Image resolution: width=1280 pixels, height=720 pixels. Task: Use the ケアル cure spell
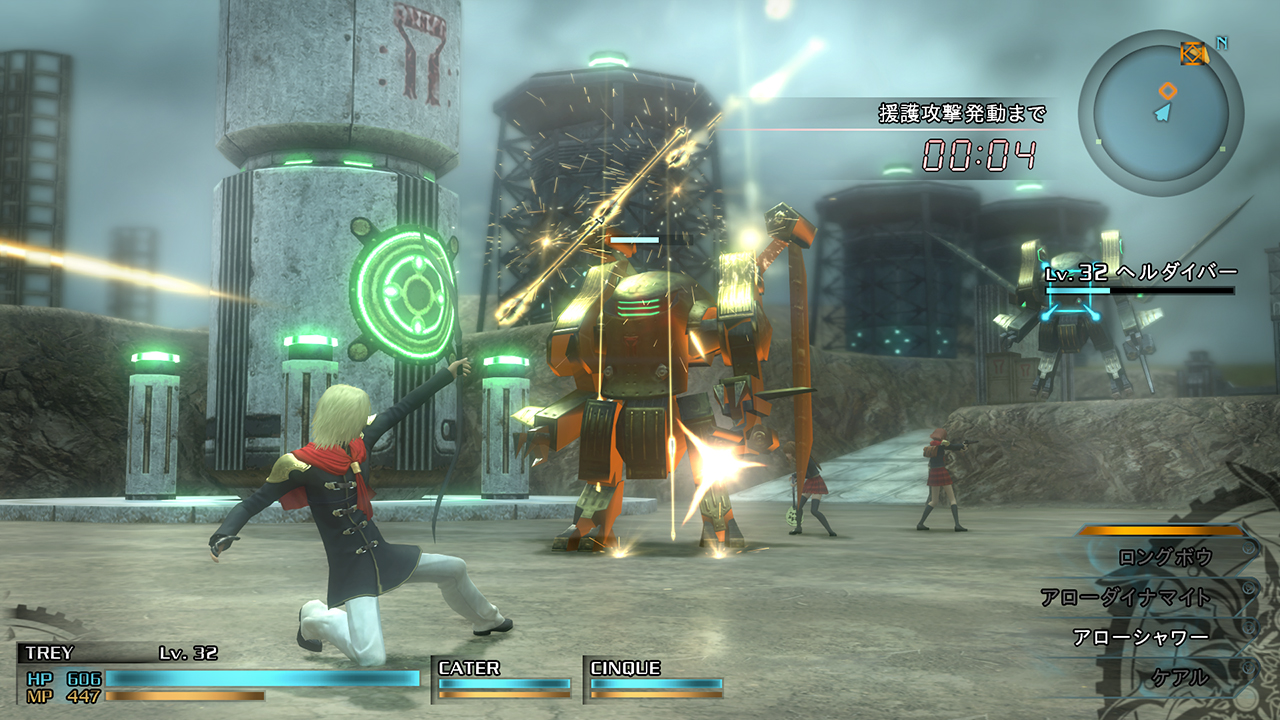click(1182, 677)
